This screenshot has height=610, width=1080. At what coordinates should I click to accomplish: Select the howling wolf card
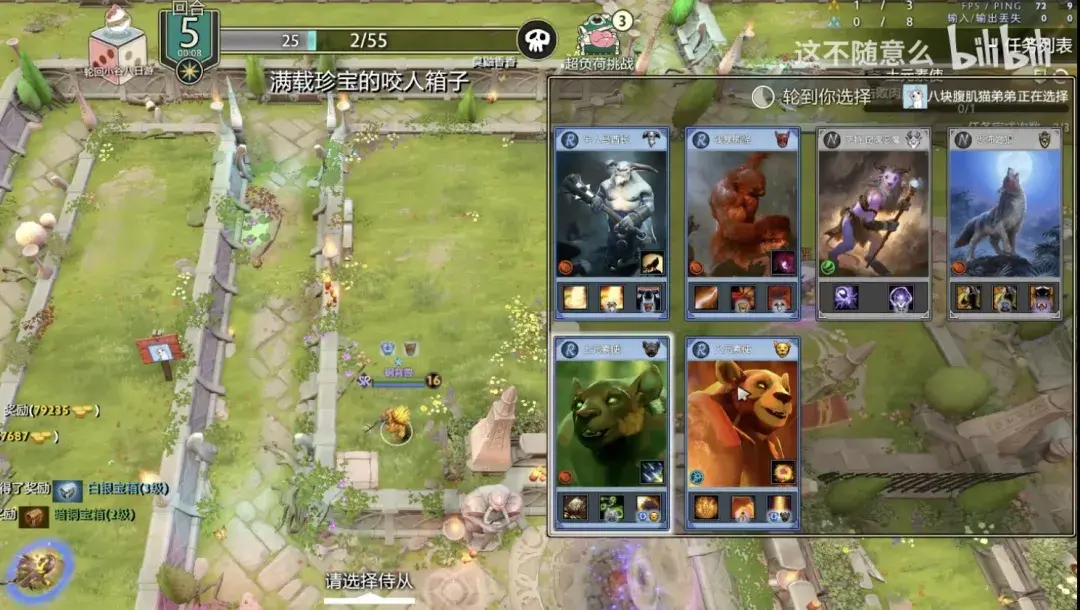click(1004, 213)
